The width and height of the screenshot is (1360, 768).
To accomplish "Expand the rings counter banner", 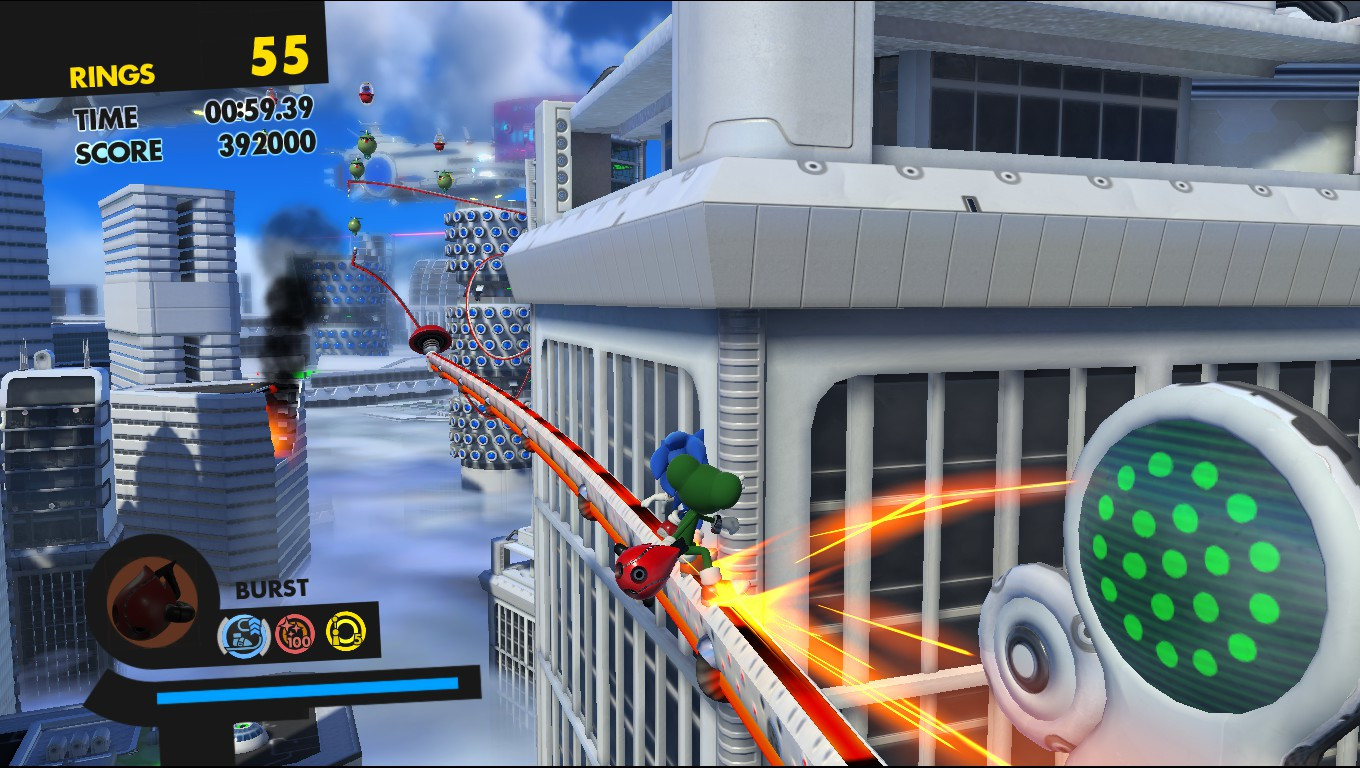I will [160, 48].
